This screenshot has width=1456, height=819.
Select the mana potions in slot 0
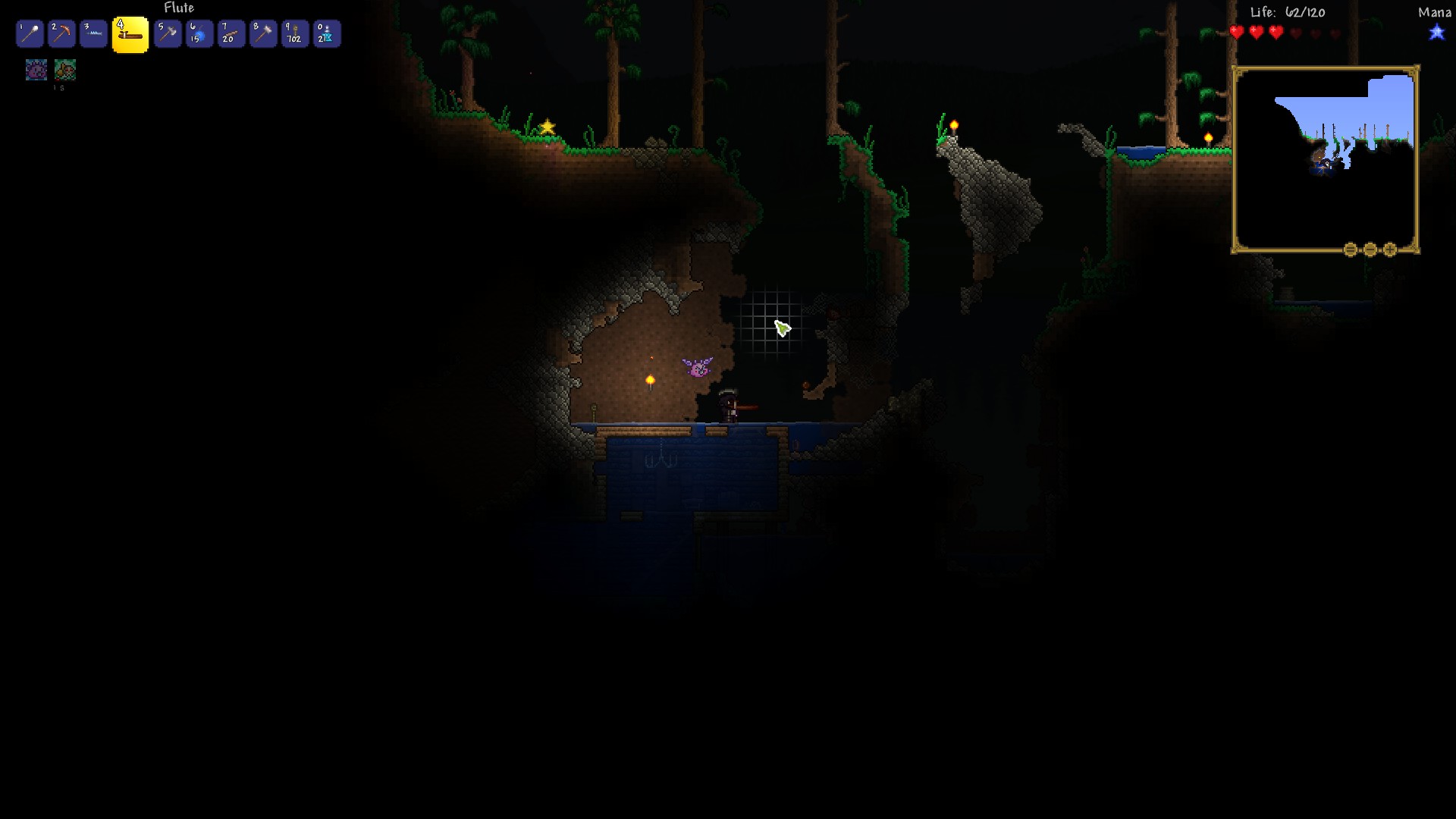point(327,33)
